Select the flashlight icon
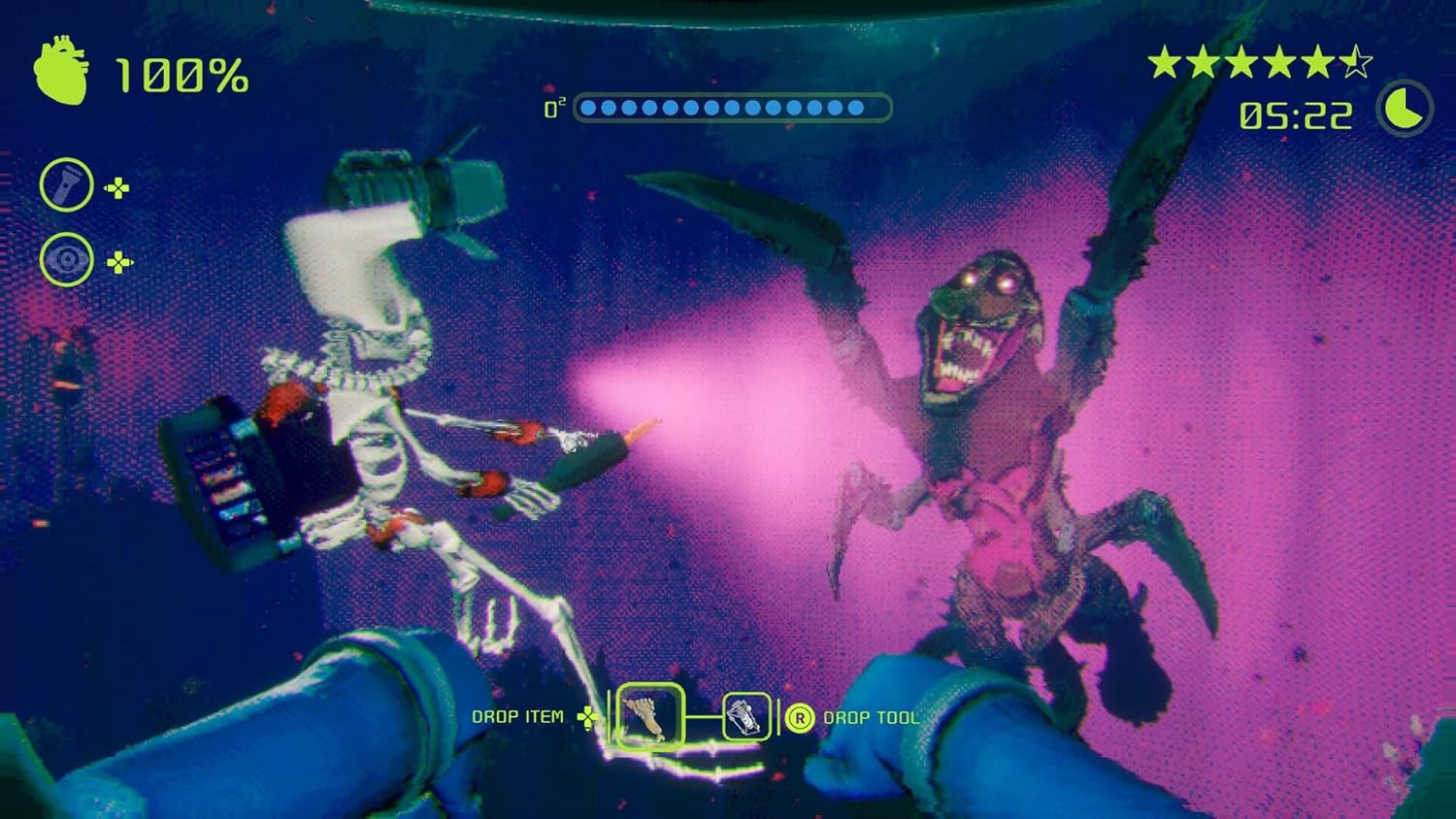The width and height of the screenshot is (1456, 819). point(64,184)
